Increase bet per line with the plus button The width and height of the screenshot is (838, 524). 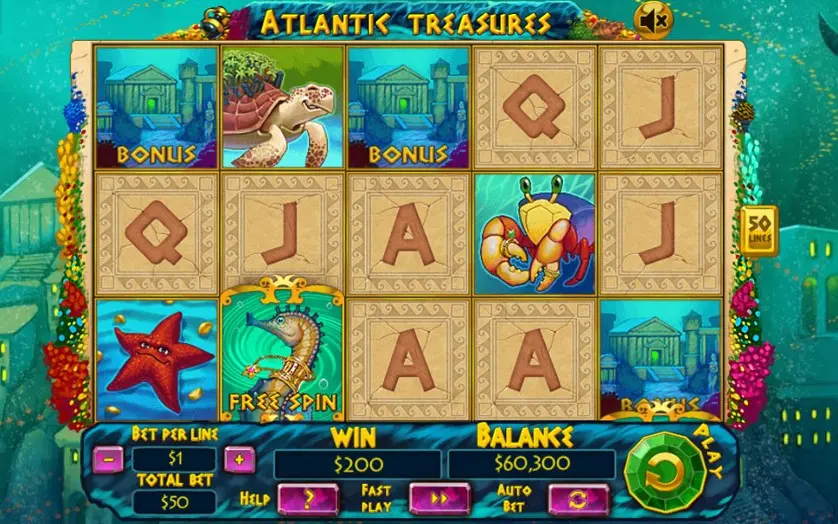(238, 460)
